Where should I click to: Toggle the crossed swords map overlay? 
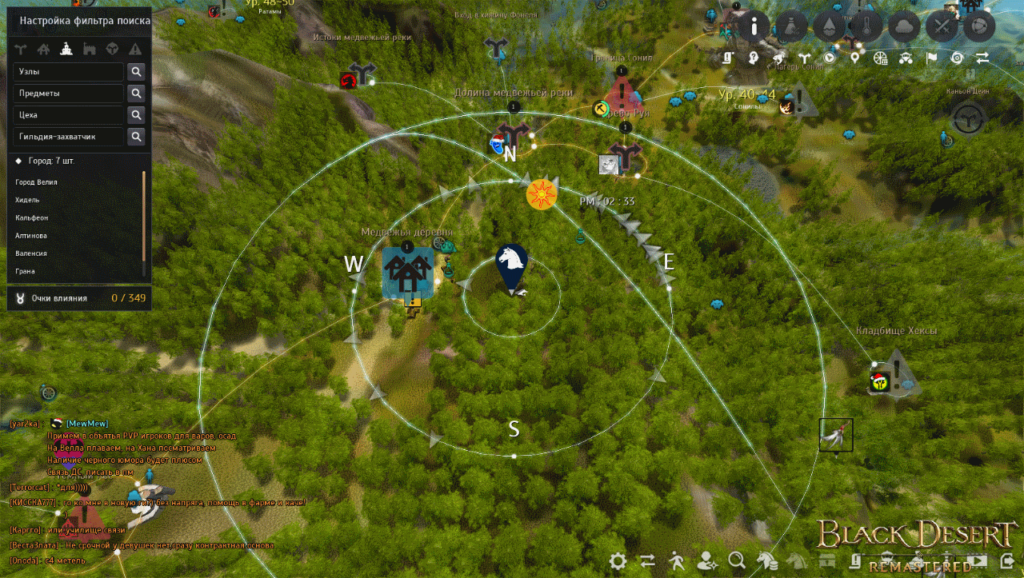point(941,26)
